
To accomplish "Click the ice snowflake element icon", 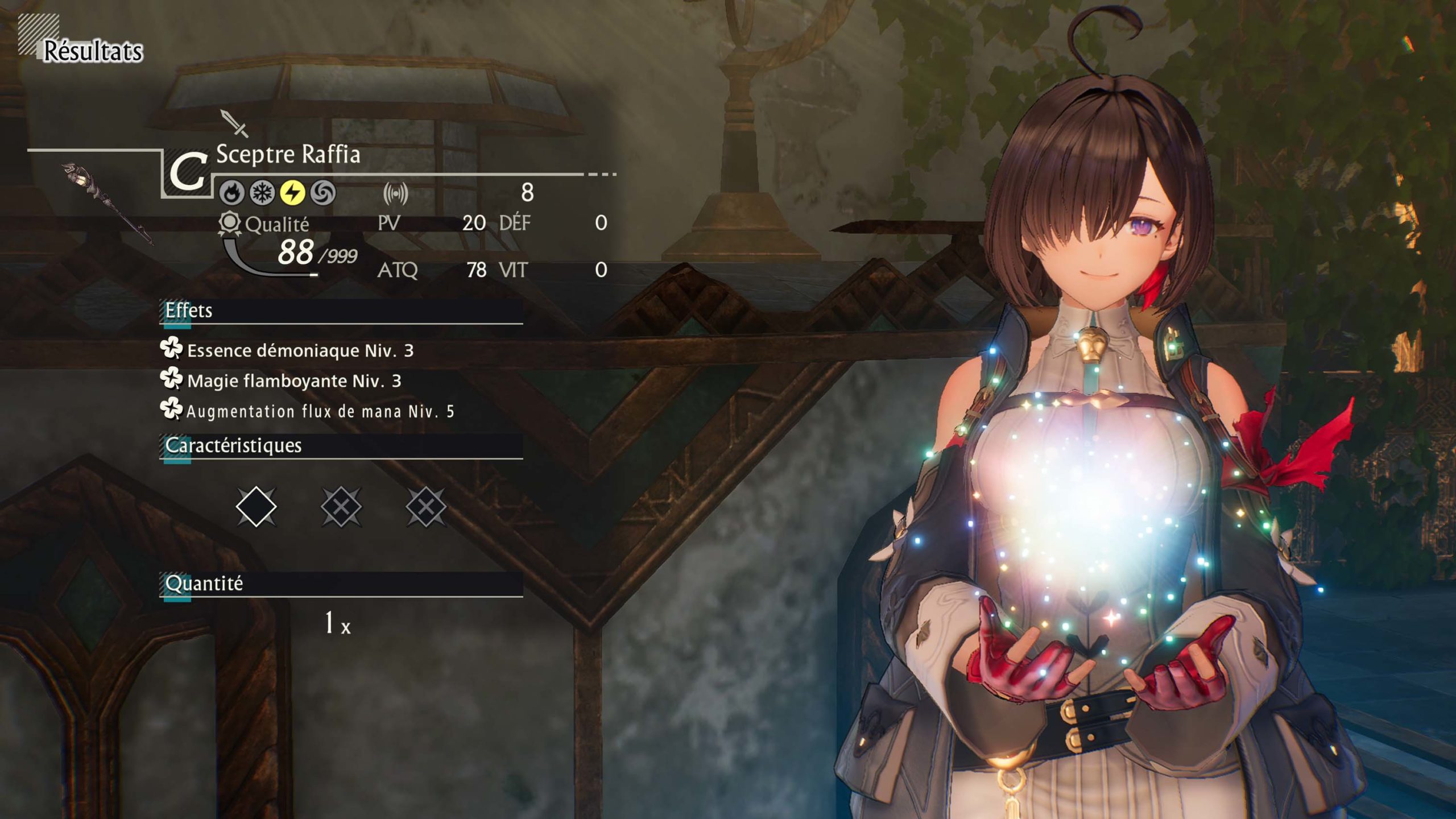I will pyautogui.click(x=262, y=193).
